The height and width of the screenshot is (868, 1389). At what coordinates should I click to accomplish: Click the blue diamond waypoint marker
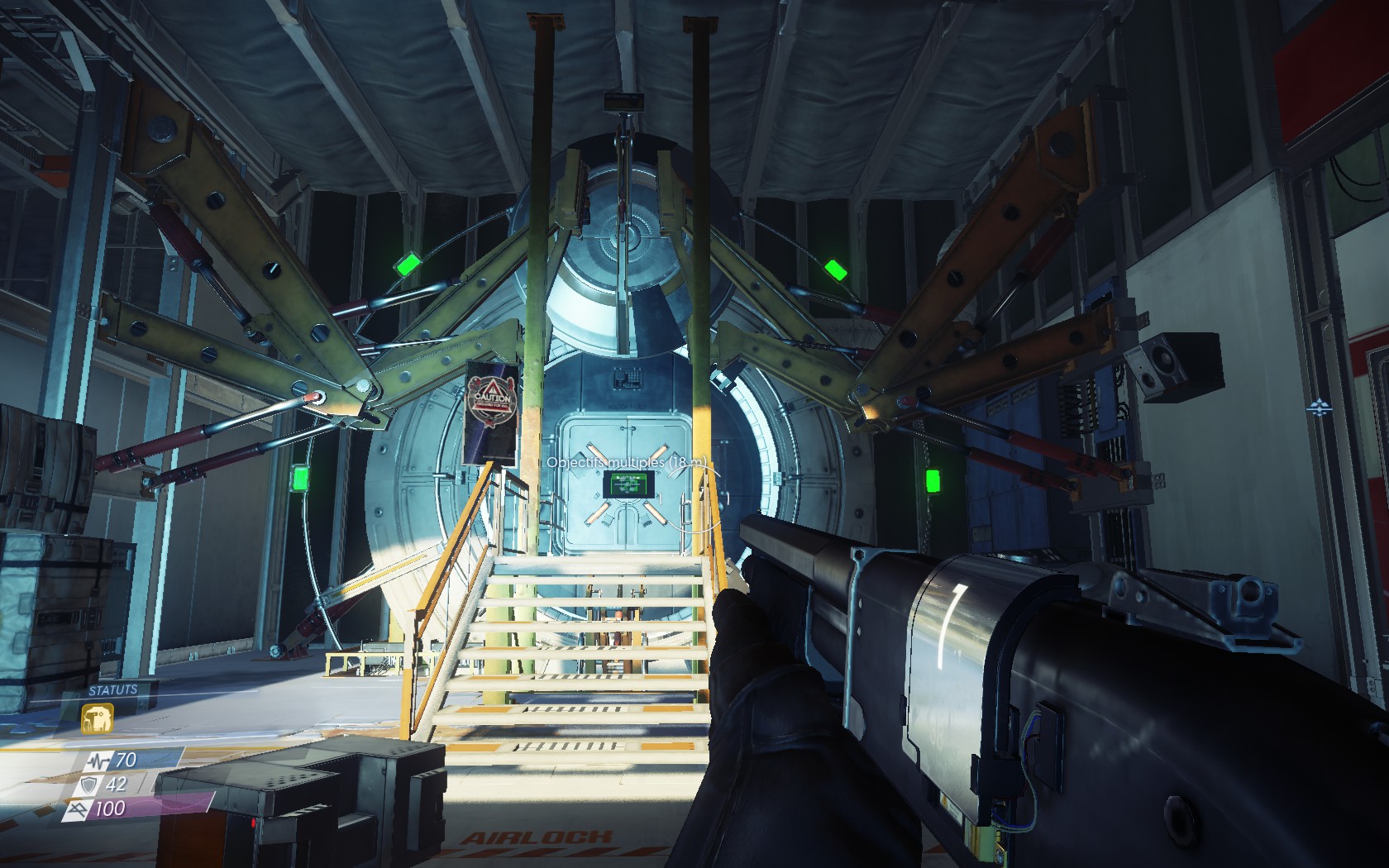tap(1317, 407)
